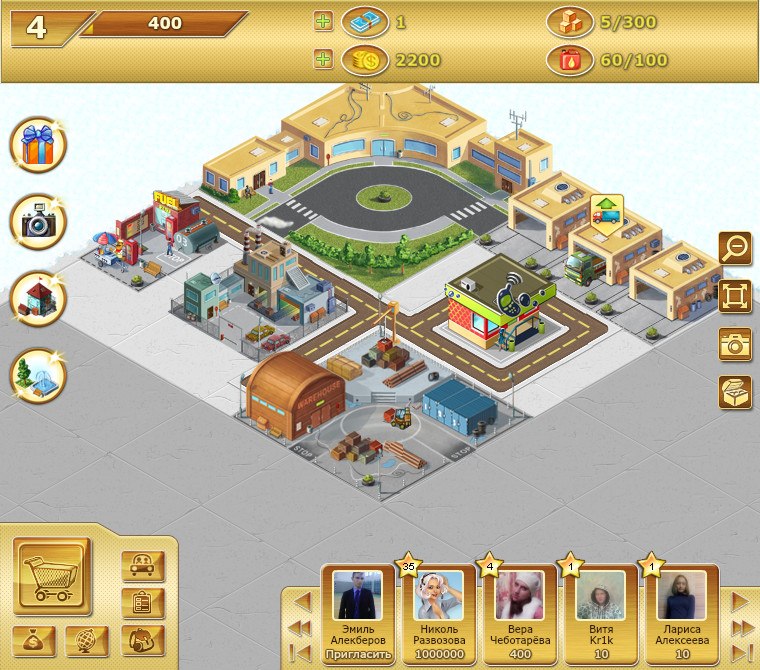This screenshot has height=670, width=760.
Task: Open the car with passengers menu
Action: tap(142, 566)
